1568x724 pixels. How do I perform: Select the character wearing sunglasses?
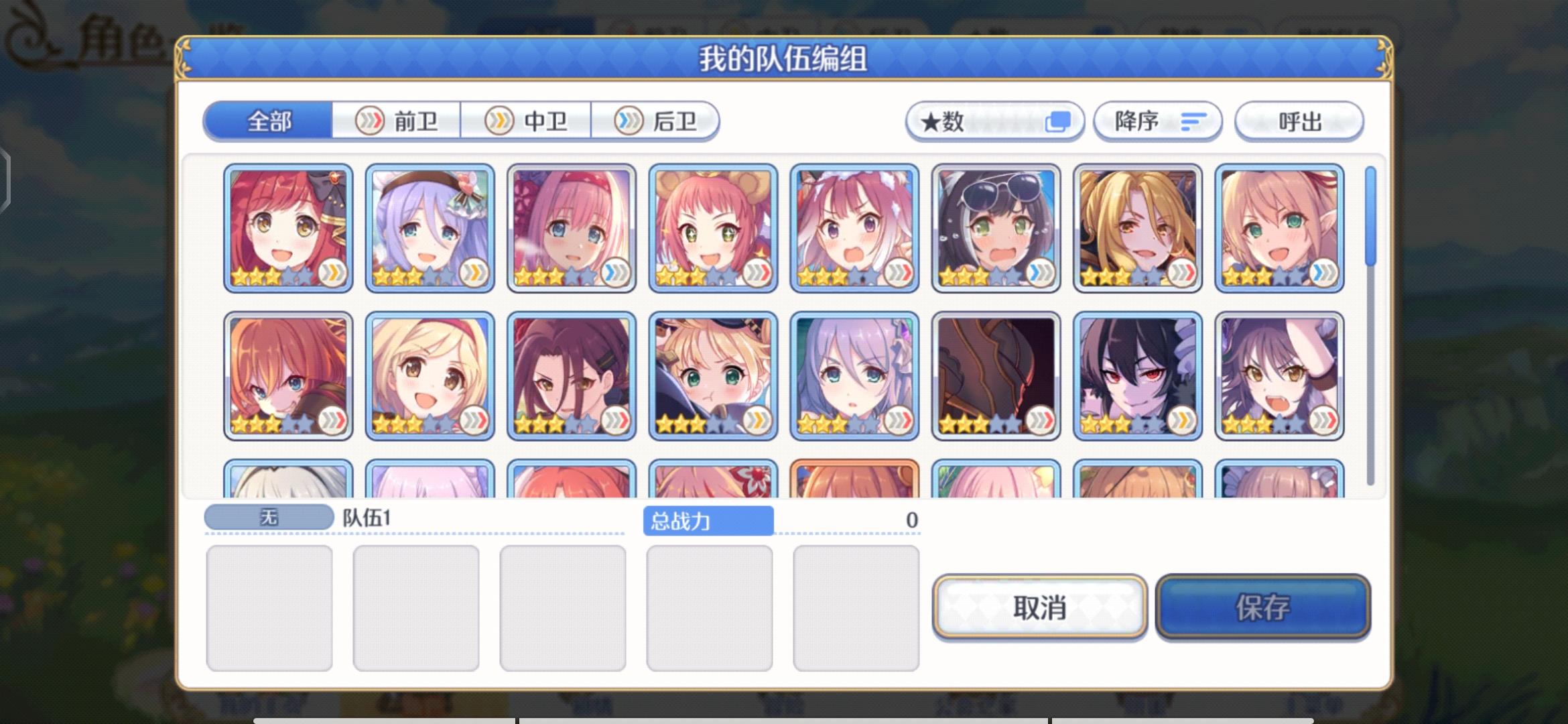996,228
